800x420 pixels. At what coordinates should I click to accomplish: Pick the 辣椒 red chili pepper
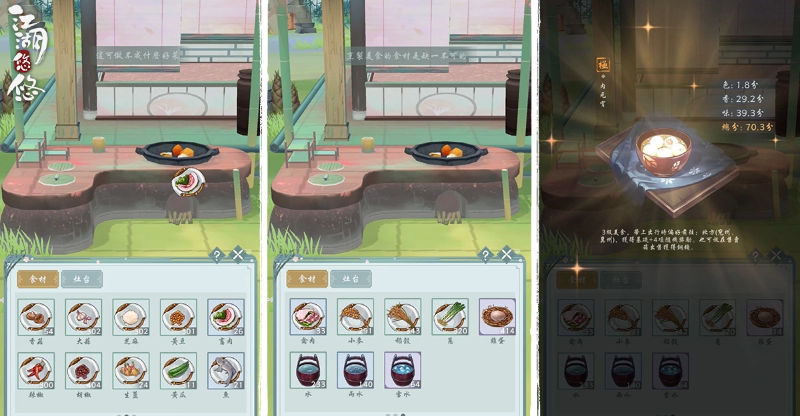click(36, 368)
